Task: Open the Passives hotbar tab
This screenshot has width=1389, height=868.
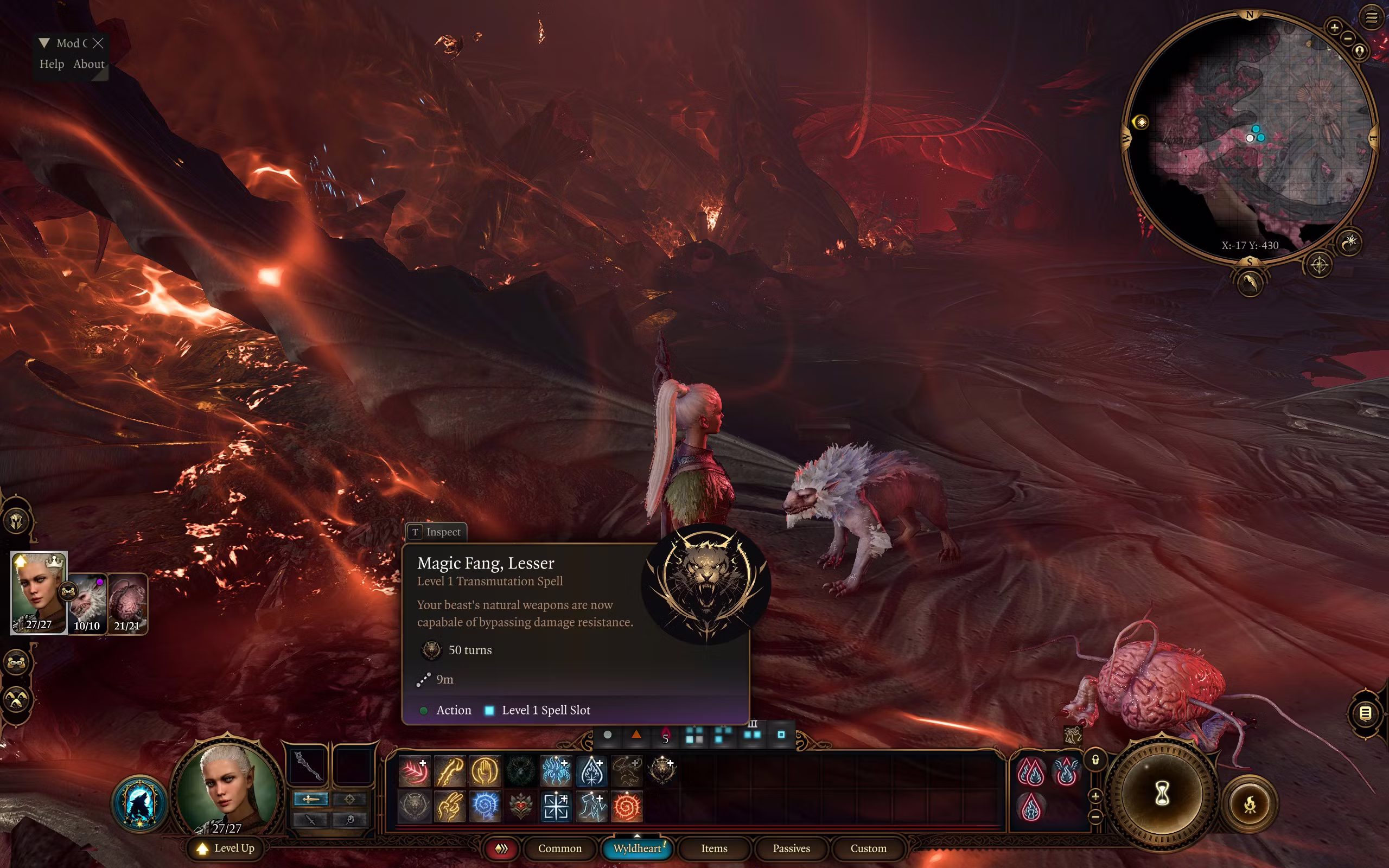Action: pyautogui.click(x=791, y=848)
